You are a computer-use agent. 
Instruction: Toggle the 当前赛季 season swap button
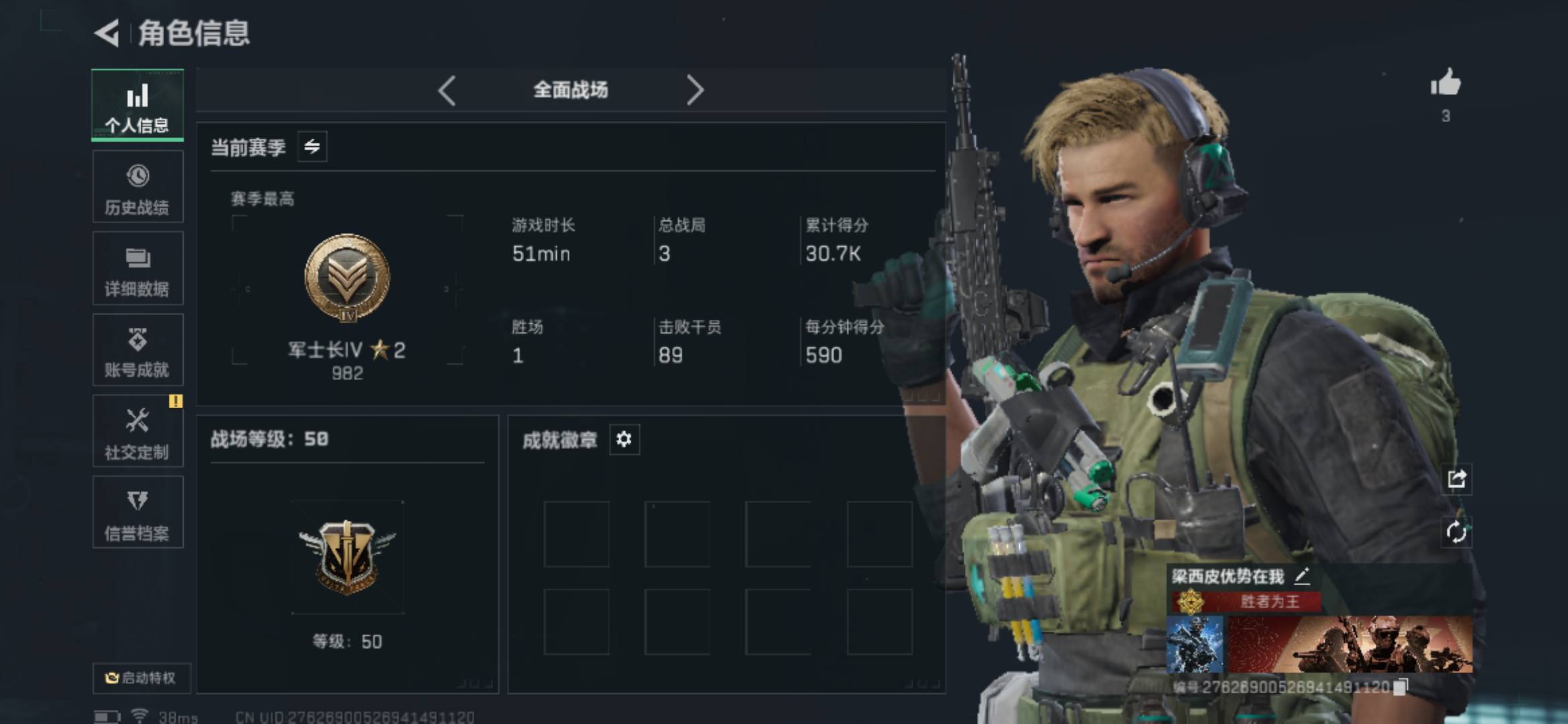312,147
